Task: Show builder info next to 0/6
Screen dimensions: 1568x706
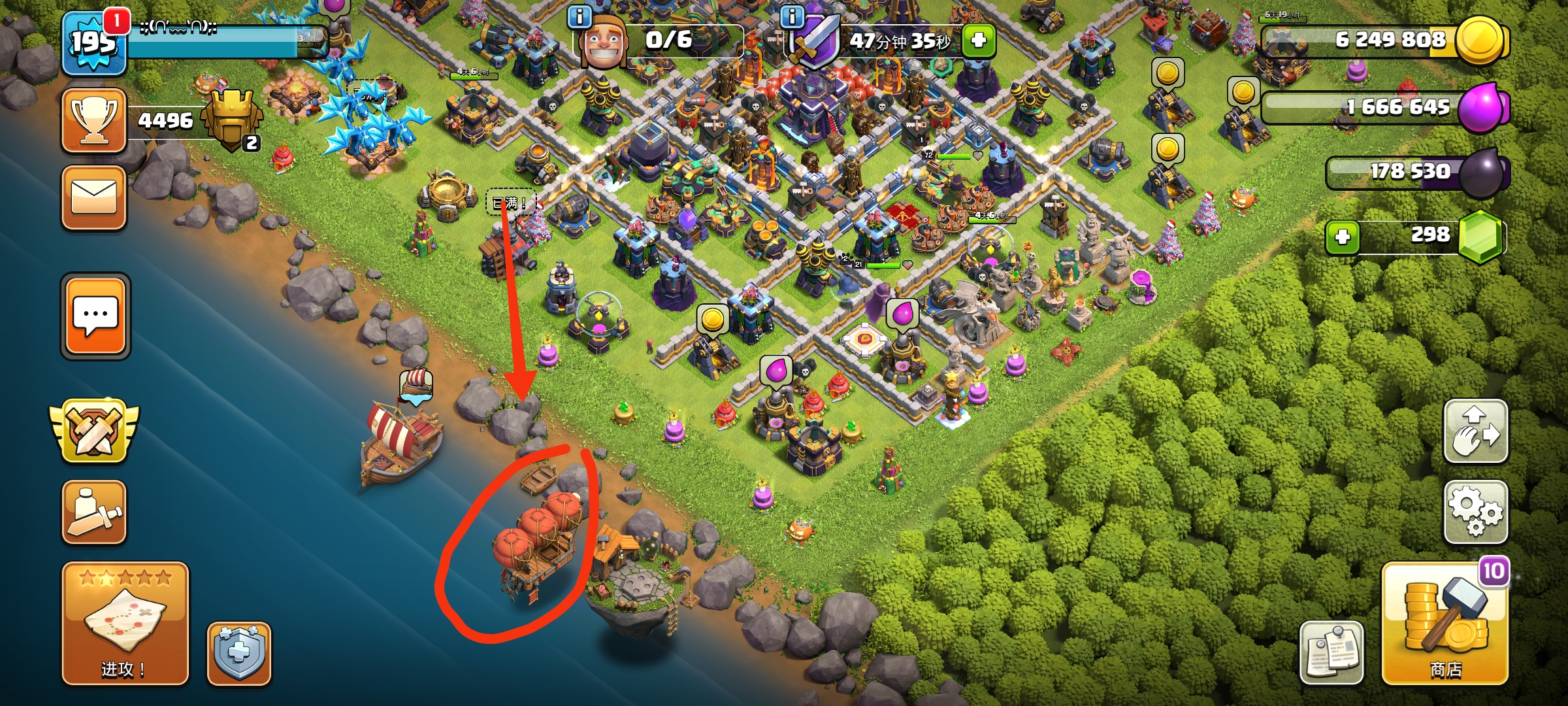Action: [580, 16]
